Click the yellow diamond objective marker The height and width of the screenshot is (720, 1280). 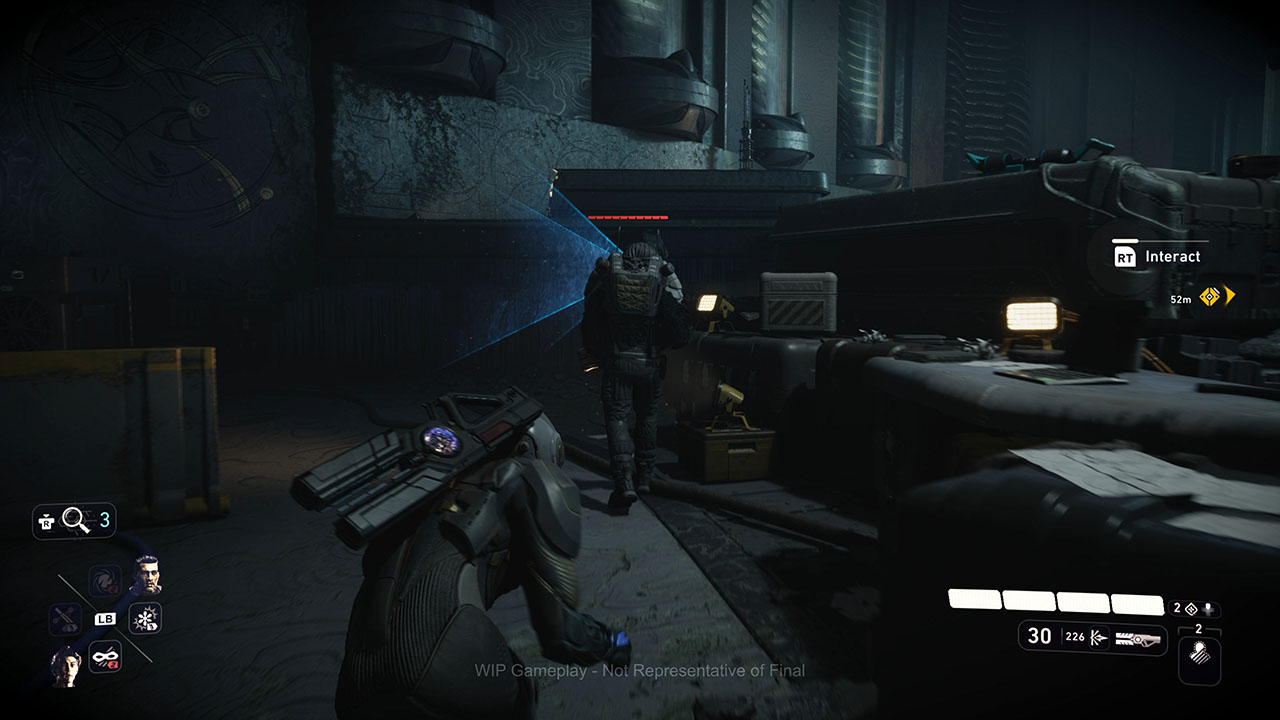coord(1210,296)
